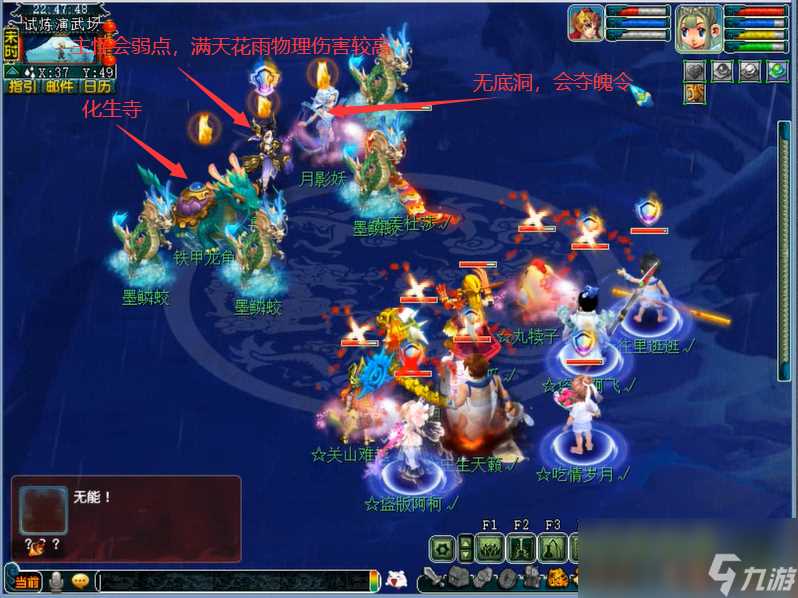Switch the 当前 chat channel button
The image size is (798, 598).
pyautogui.click(x=26, y=581)
